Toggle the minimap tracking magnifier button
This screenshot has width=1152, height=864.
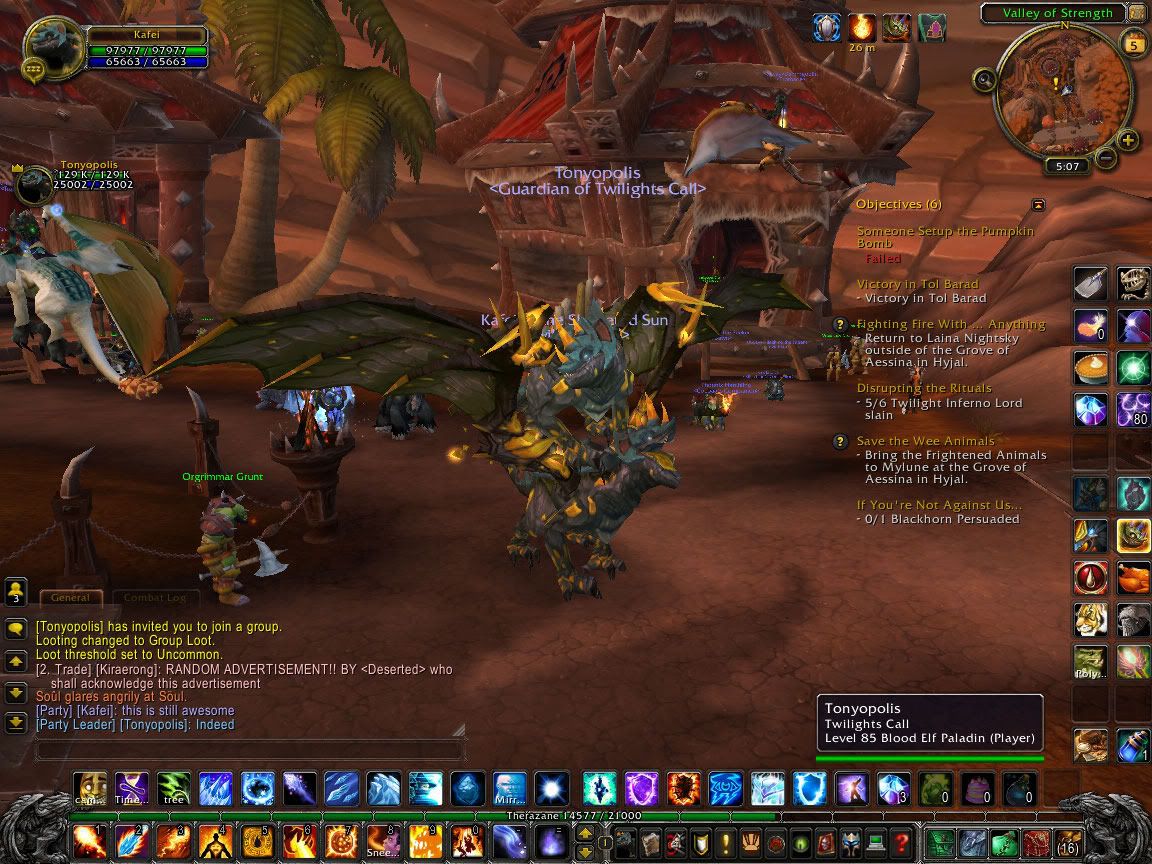pyautogui.click(x=984, y=79)
